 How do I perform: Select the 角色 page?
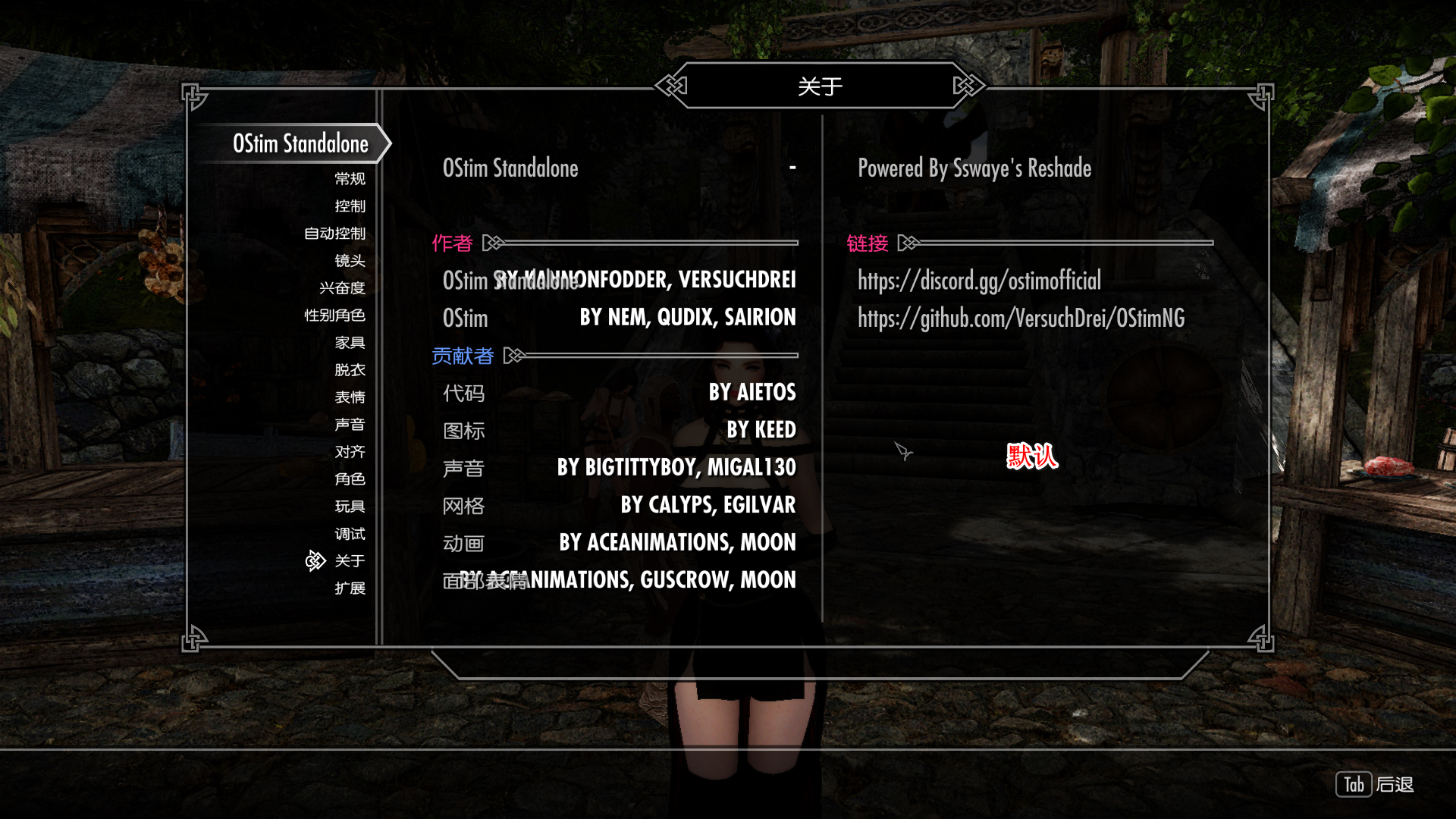point(350,479)
